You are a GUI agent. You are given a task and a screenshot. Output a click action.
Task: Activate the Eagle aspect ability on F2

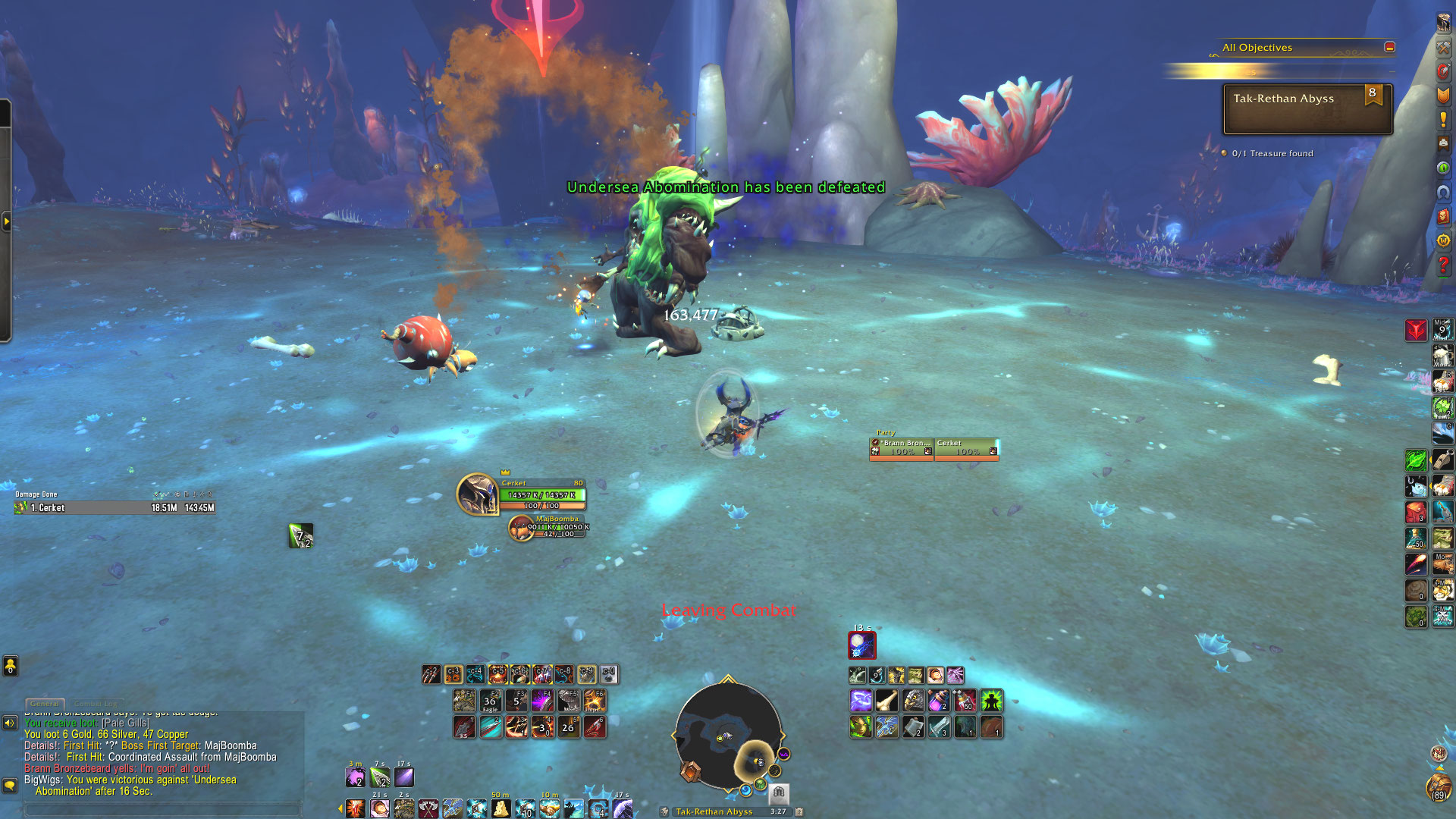[x=490, y=701]
